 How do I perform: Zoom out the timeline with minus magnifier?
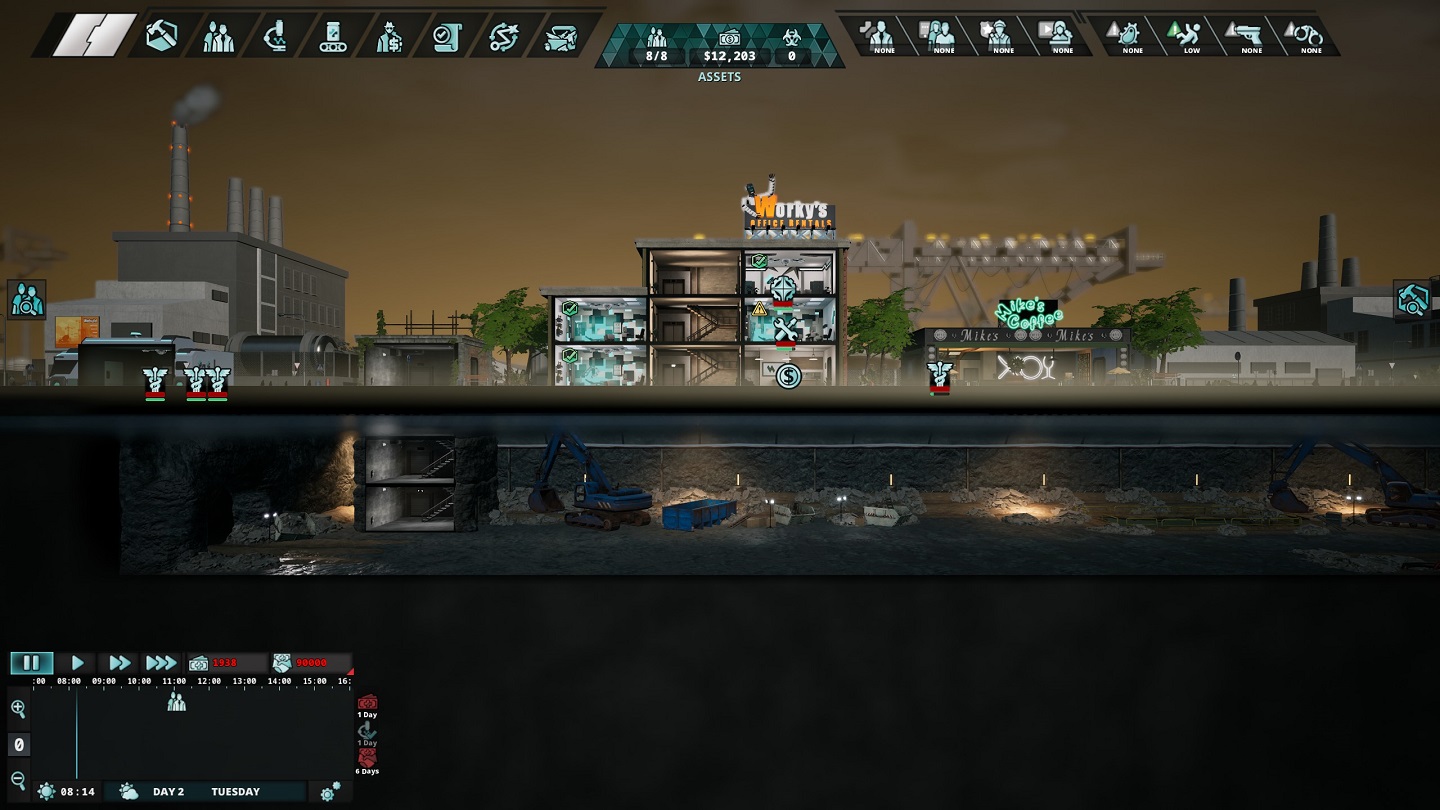pos(18,780)
